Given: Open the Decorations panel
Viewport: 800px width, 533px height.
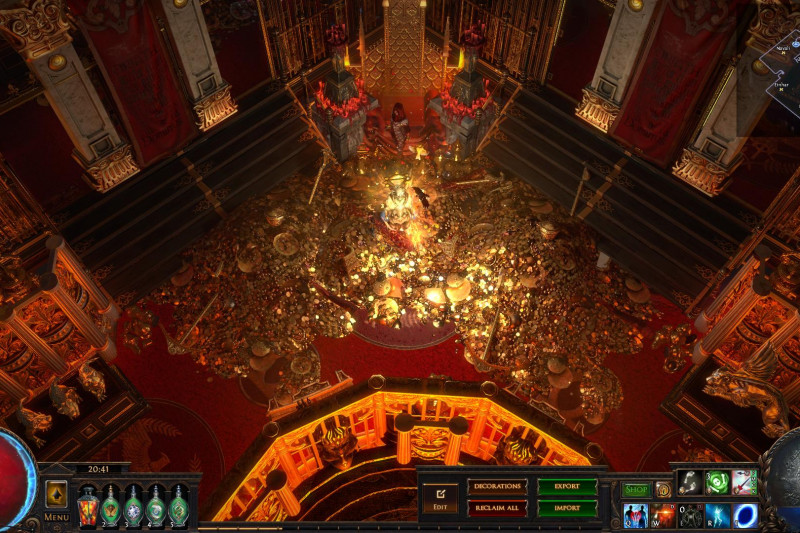Looking at the screenshot, I should [x=497, y=487].
